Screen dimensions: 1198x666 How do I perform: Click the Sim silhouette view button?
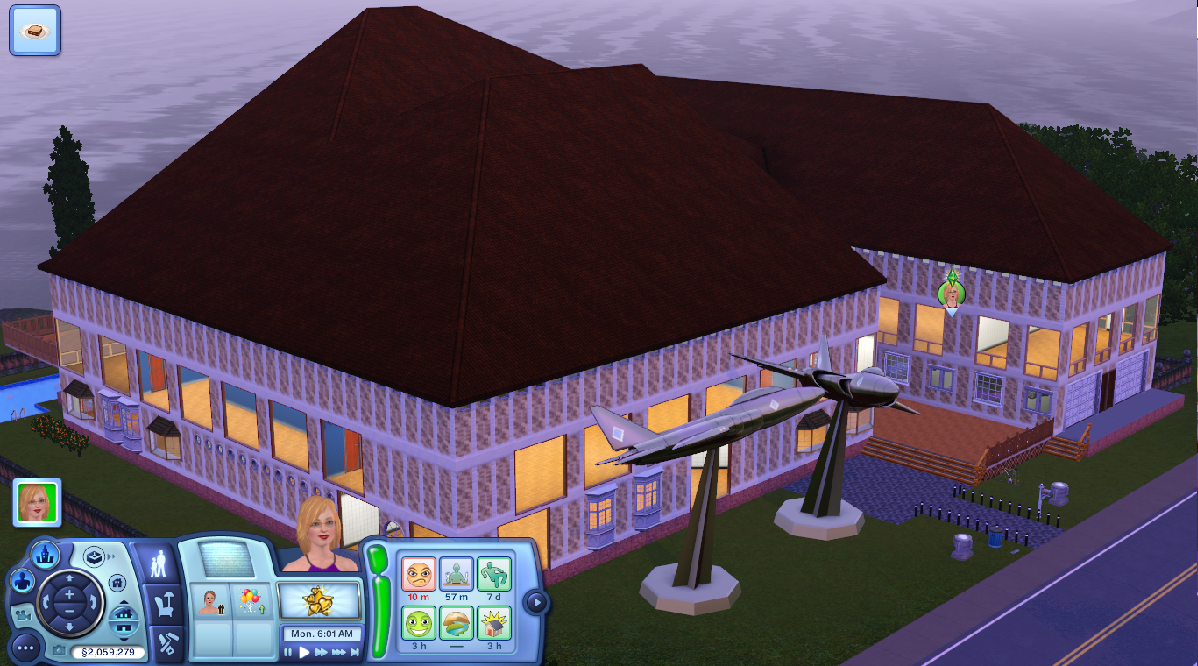tap(22, 581)
